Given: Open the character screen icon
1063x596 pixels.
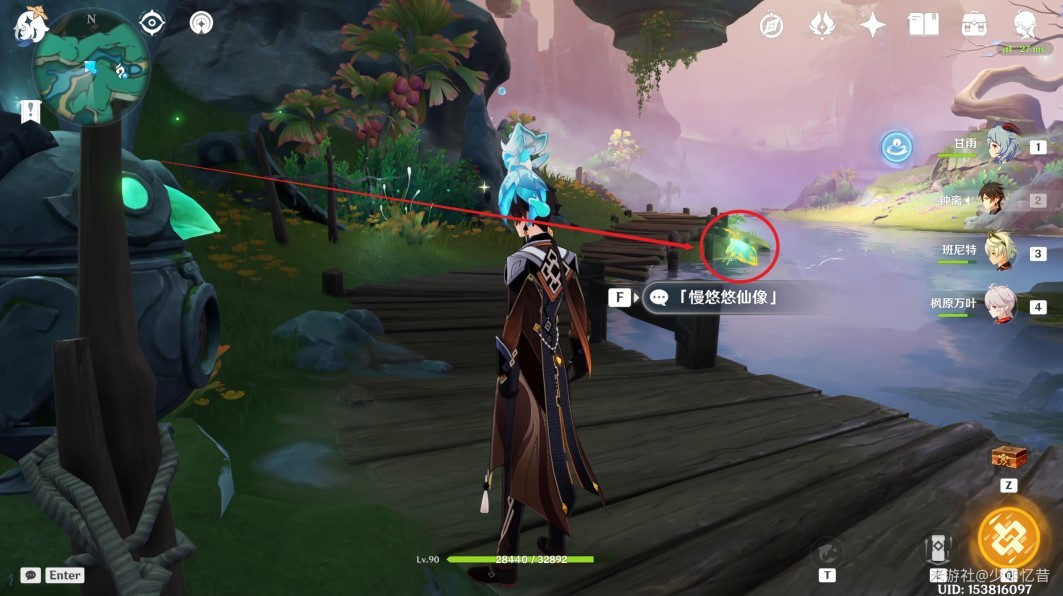Looking at the screenshot, I should coord(1024,26).
